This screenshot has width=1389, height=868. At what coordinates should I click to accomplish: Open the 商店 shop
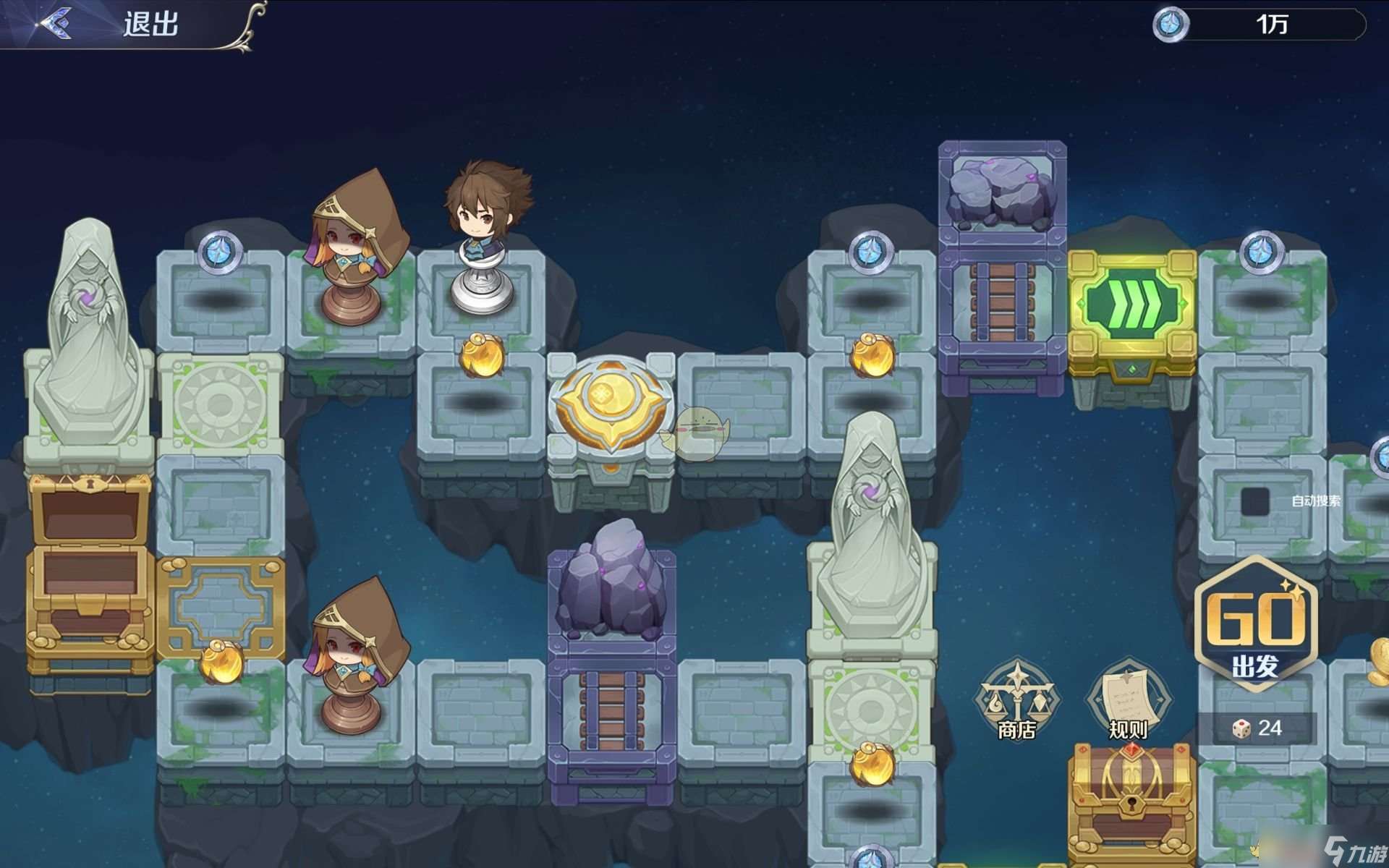(1016, 699)
